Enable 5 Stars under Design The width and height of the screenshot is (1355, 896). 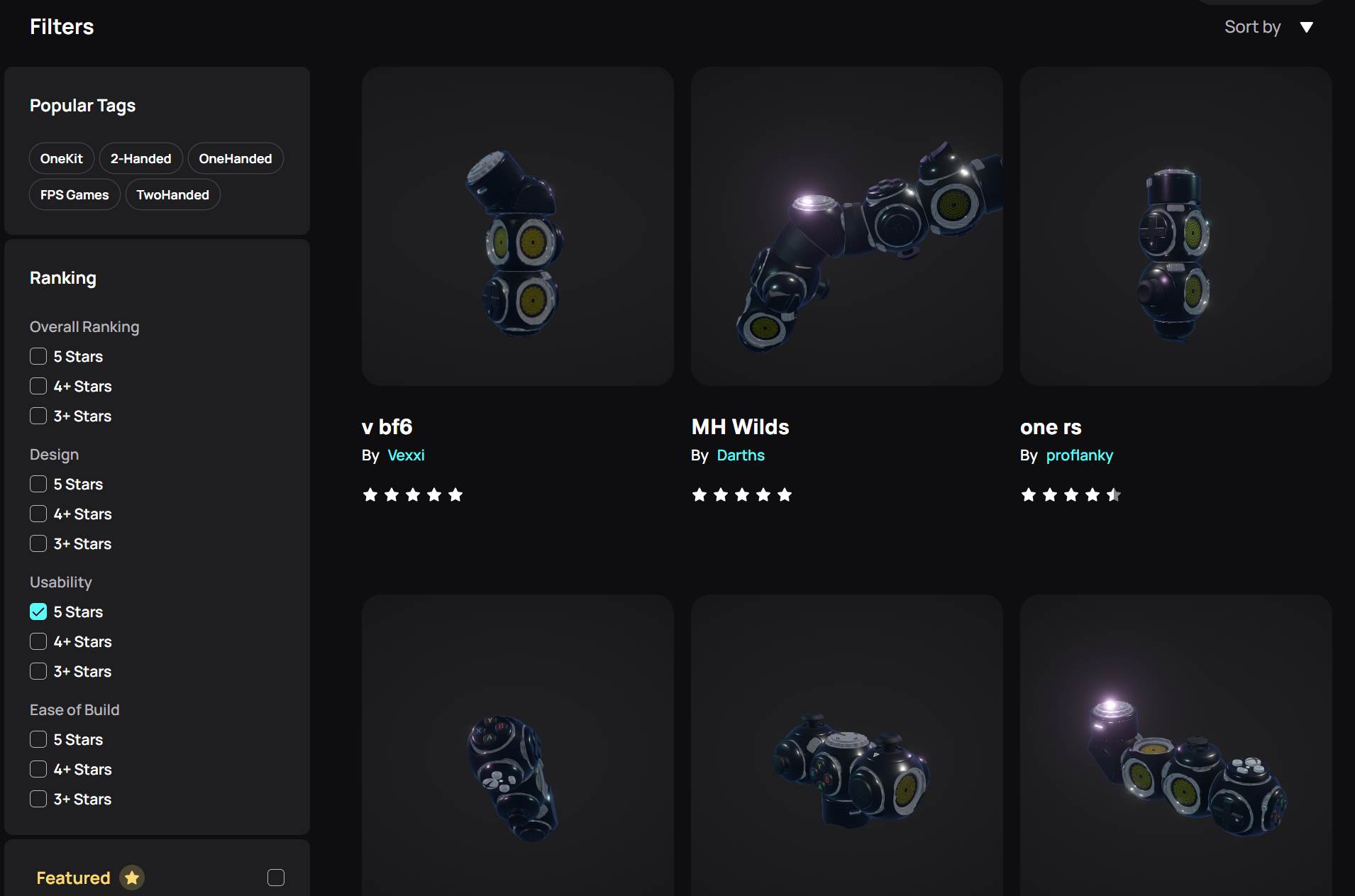tap(38, 484)
